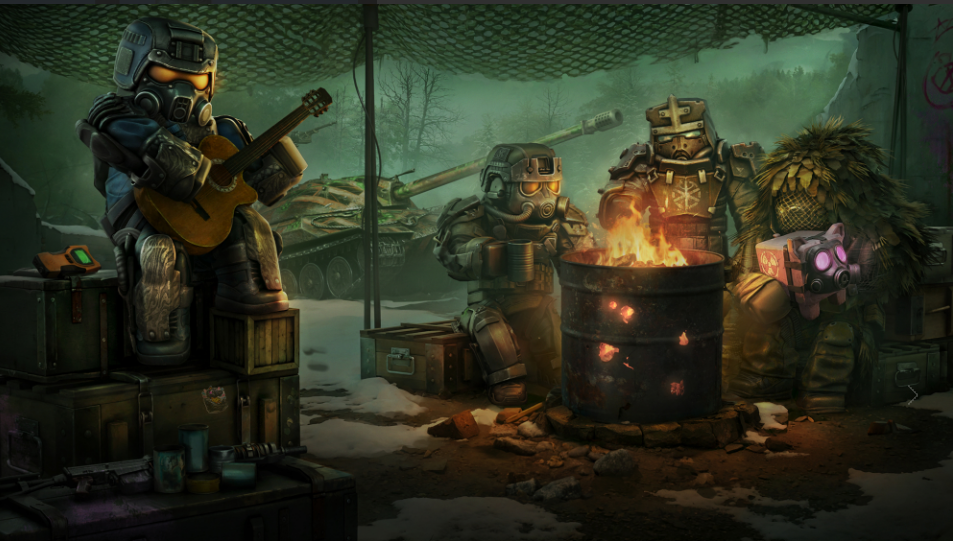Viewport: 953px width, 541px height.
Task: Click the right chevron arrow to advance
Action: [x=912, y=396]
